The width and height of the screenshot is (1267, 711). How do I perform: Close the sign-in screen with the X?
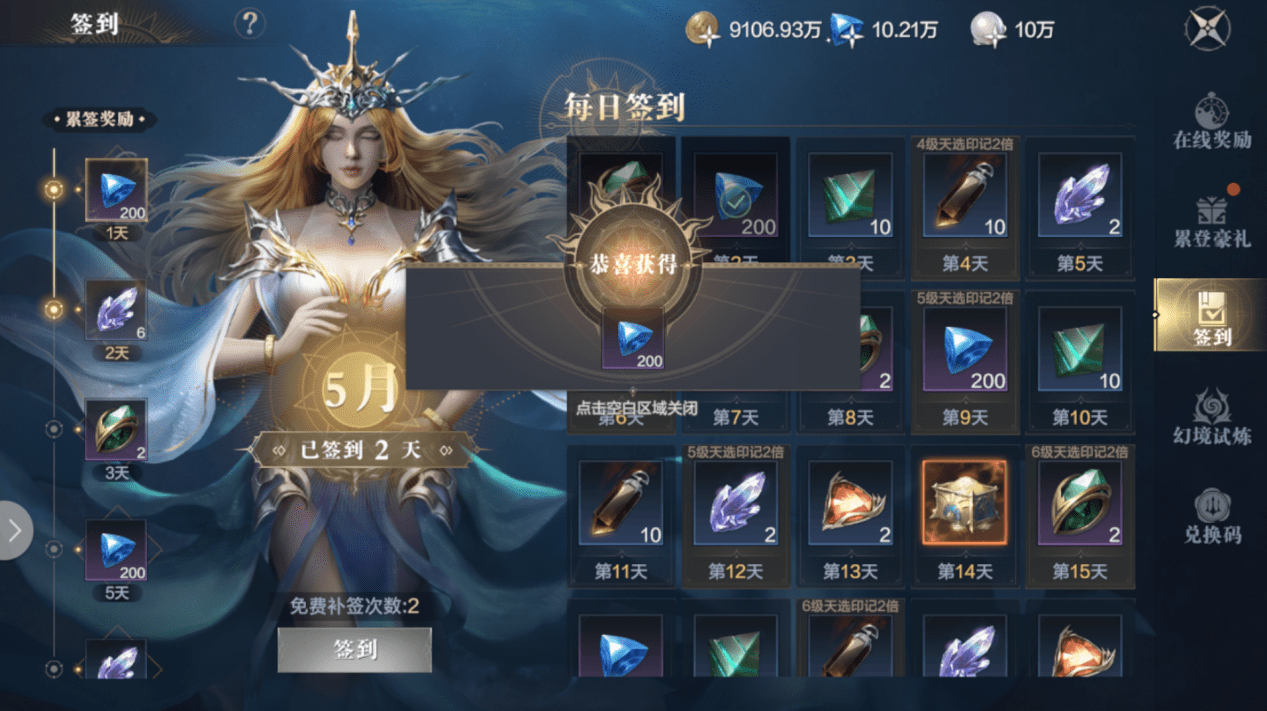(1206, 28)
